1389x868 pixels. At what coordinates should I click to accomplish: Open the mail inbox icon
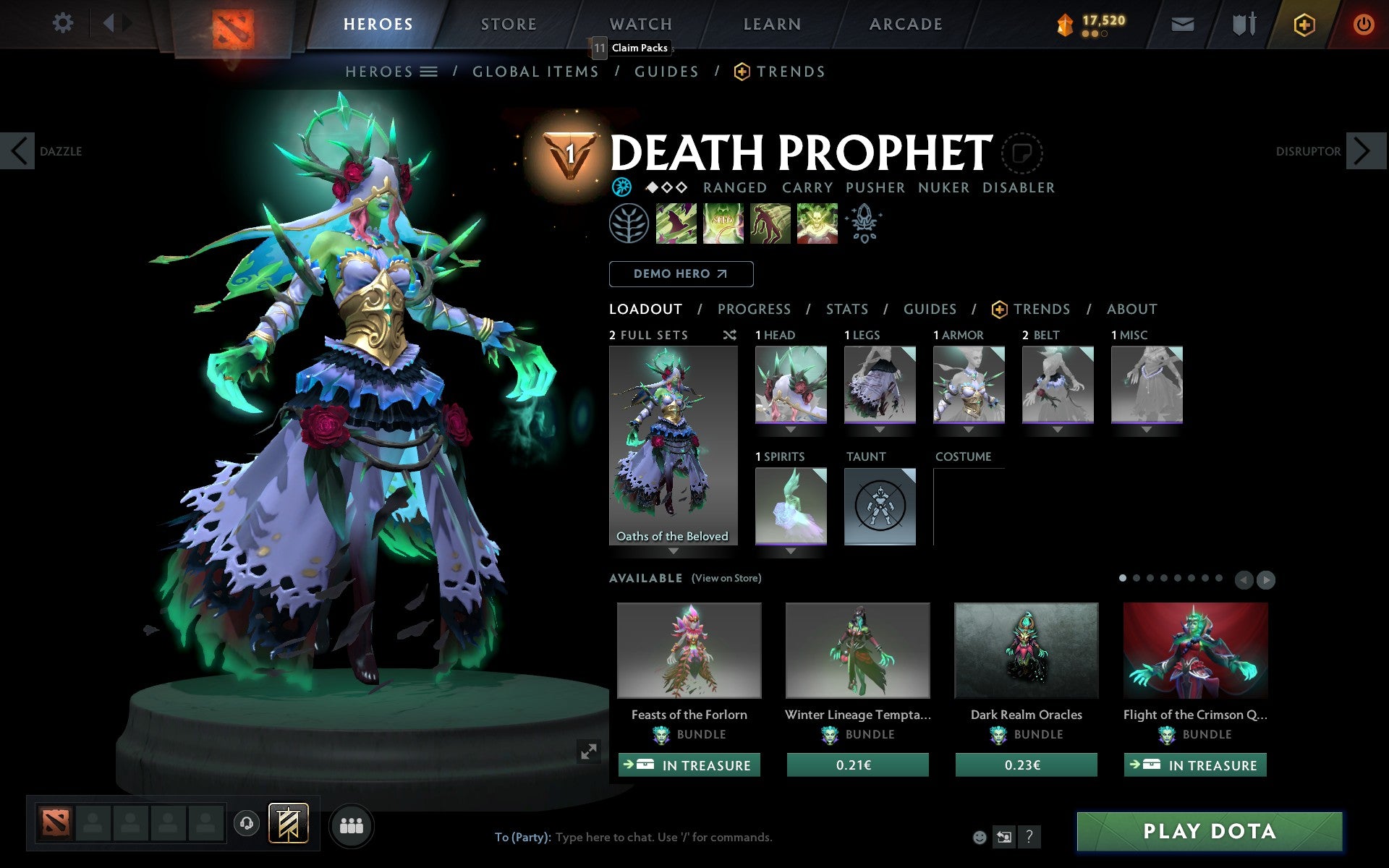click(1182, 24)
